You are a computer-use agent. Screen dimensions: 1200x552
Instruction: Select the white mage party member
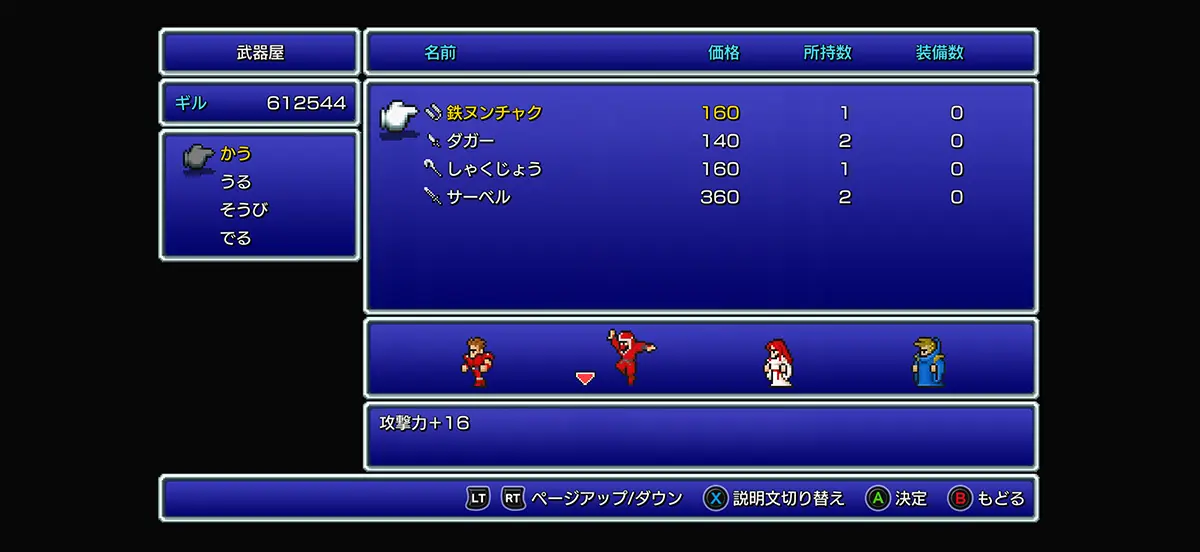[778, 361]
